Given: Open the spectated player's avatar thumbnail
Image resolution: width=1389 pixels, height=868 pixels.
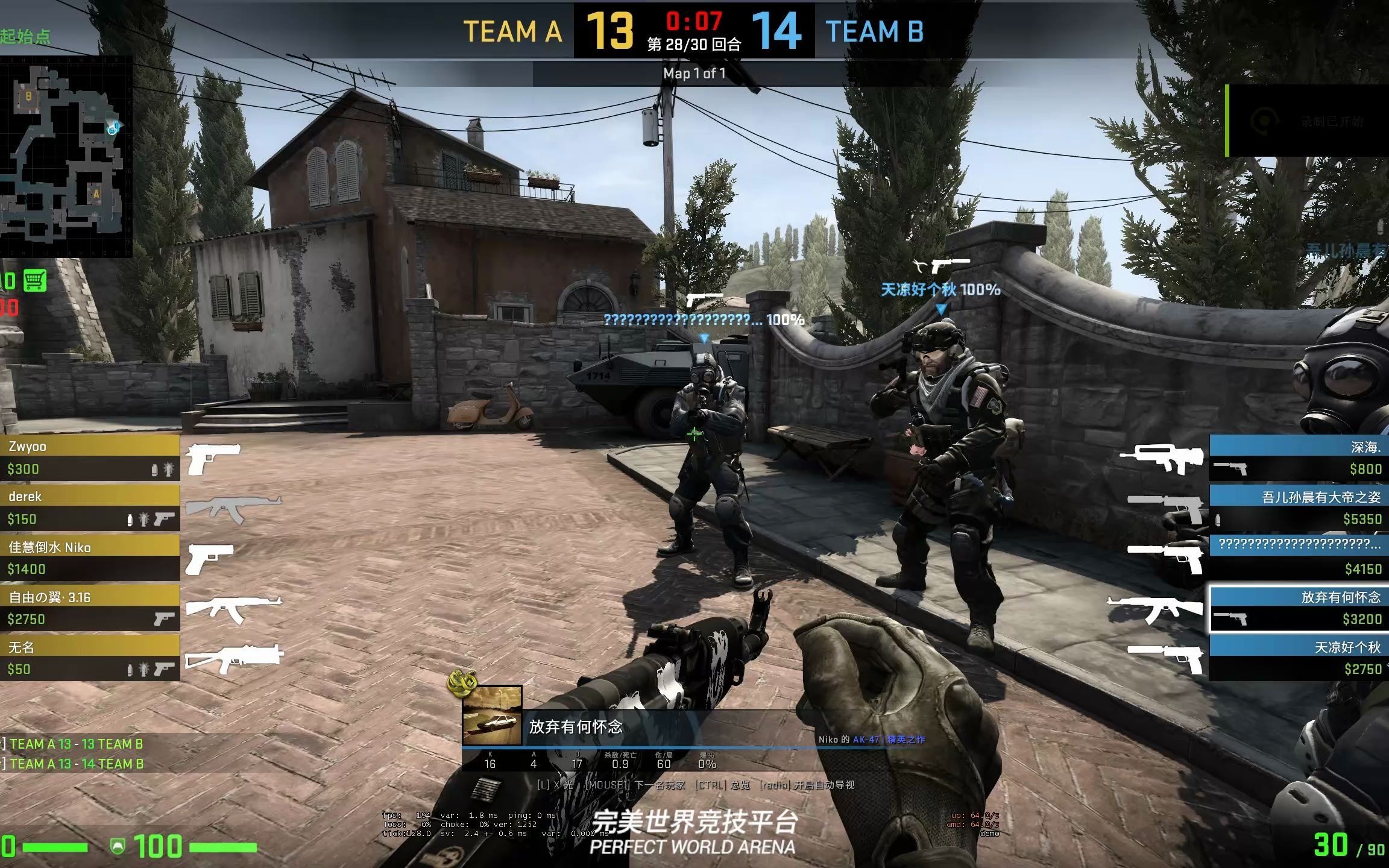Looking at the screenshot, I should (x=492, y=715).
